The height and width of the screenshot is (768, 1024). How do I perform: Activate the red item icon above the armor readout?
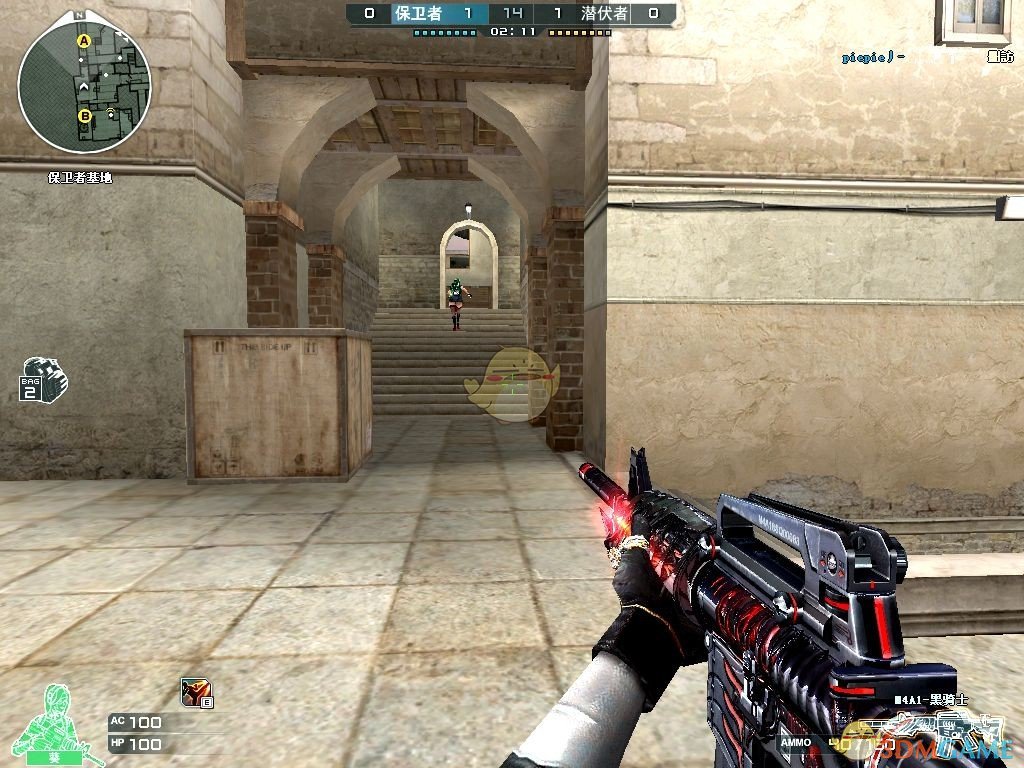195,691
